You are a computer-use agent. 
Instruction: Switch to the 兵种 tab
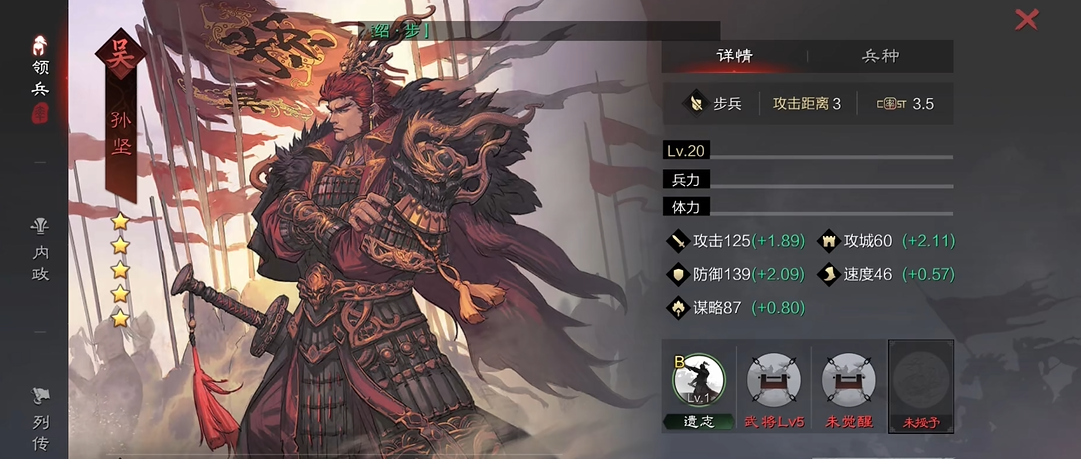[880, 56]
